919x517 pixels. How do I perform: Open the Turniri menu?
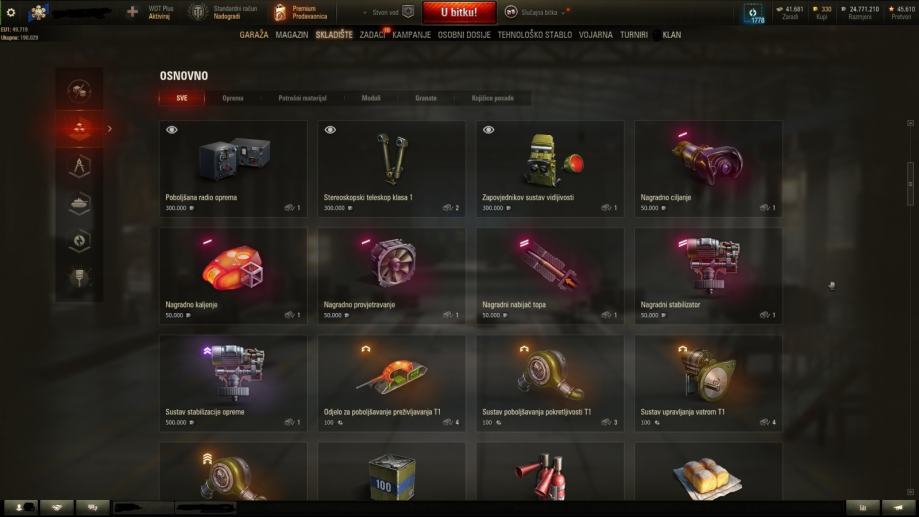[x=634, y=35]
